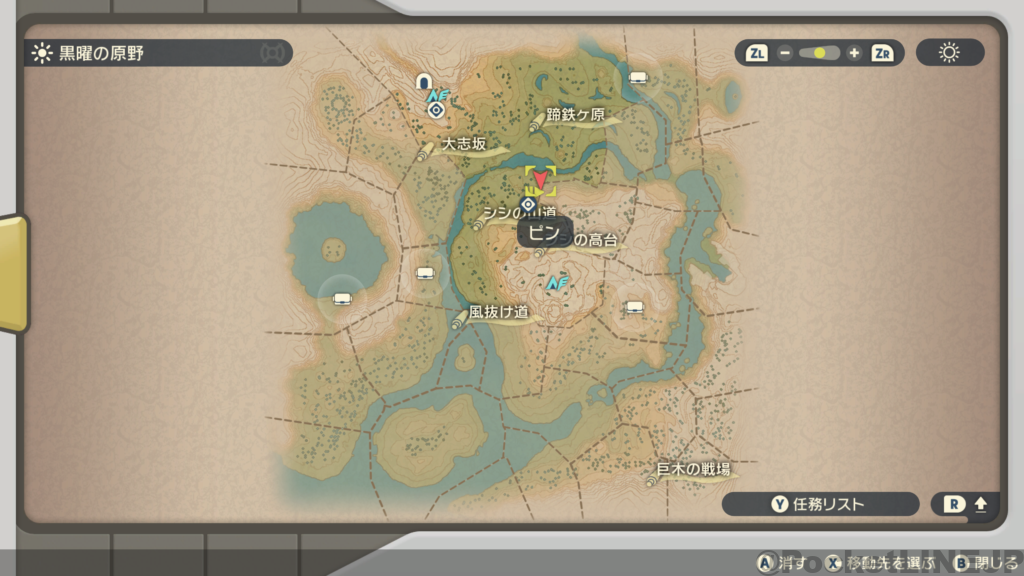The height and width of the screenshot is (576, 1024).
Task: Choose the 大志坂 location label
Action: click(463, 145)
